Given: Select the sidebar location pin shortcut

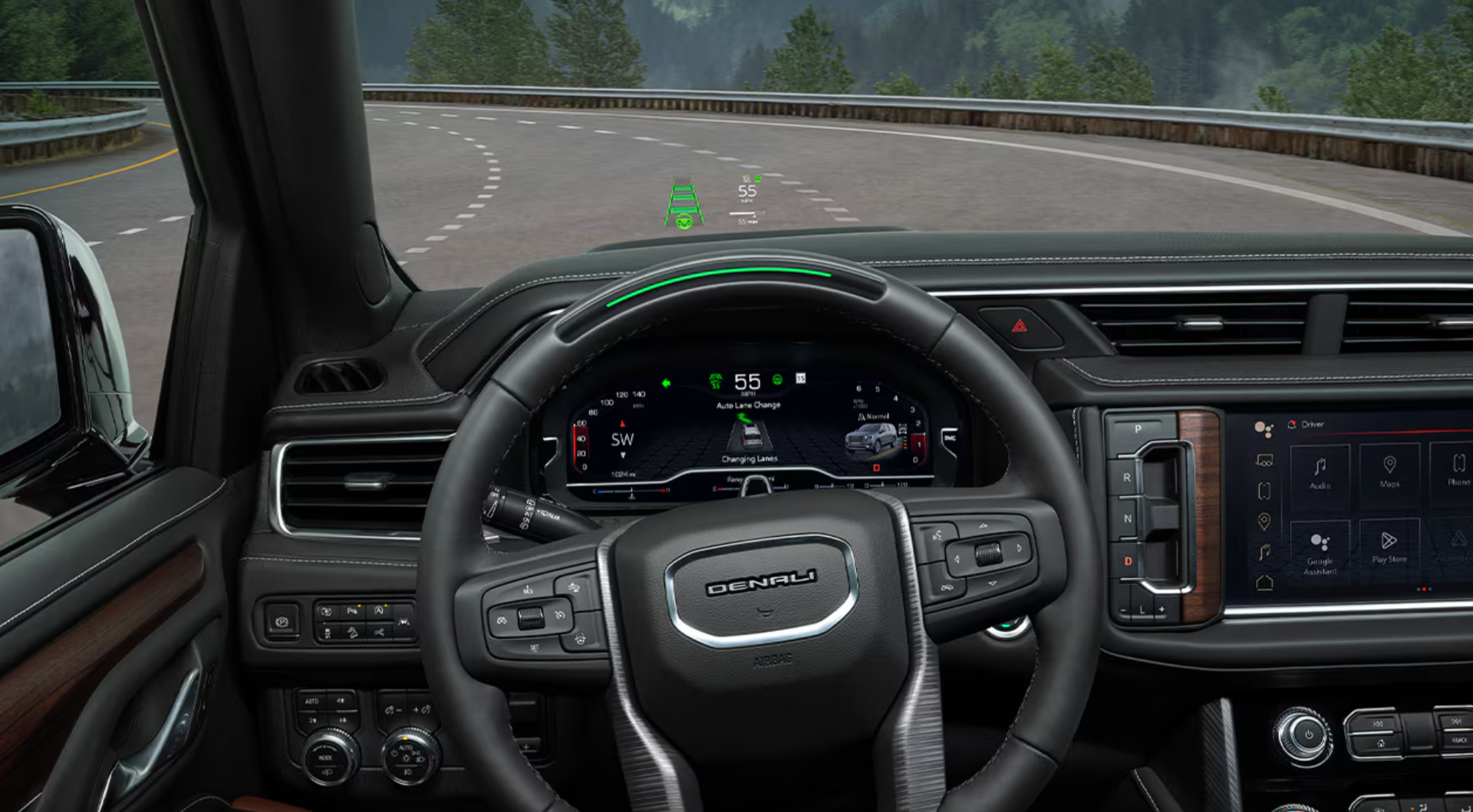Looking at the screenshot, I should (x=1264, y=521).
